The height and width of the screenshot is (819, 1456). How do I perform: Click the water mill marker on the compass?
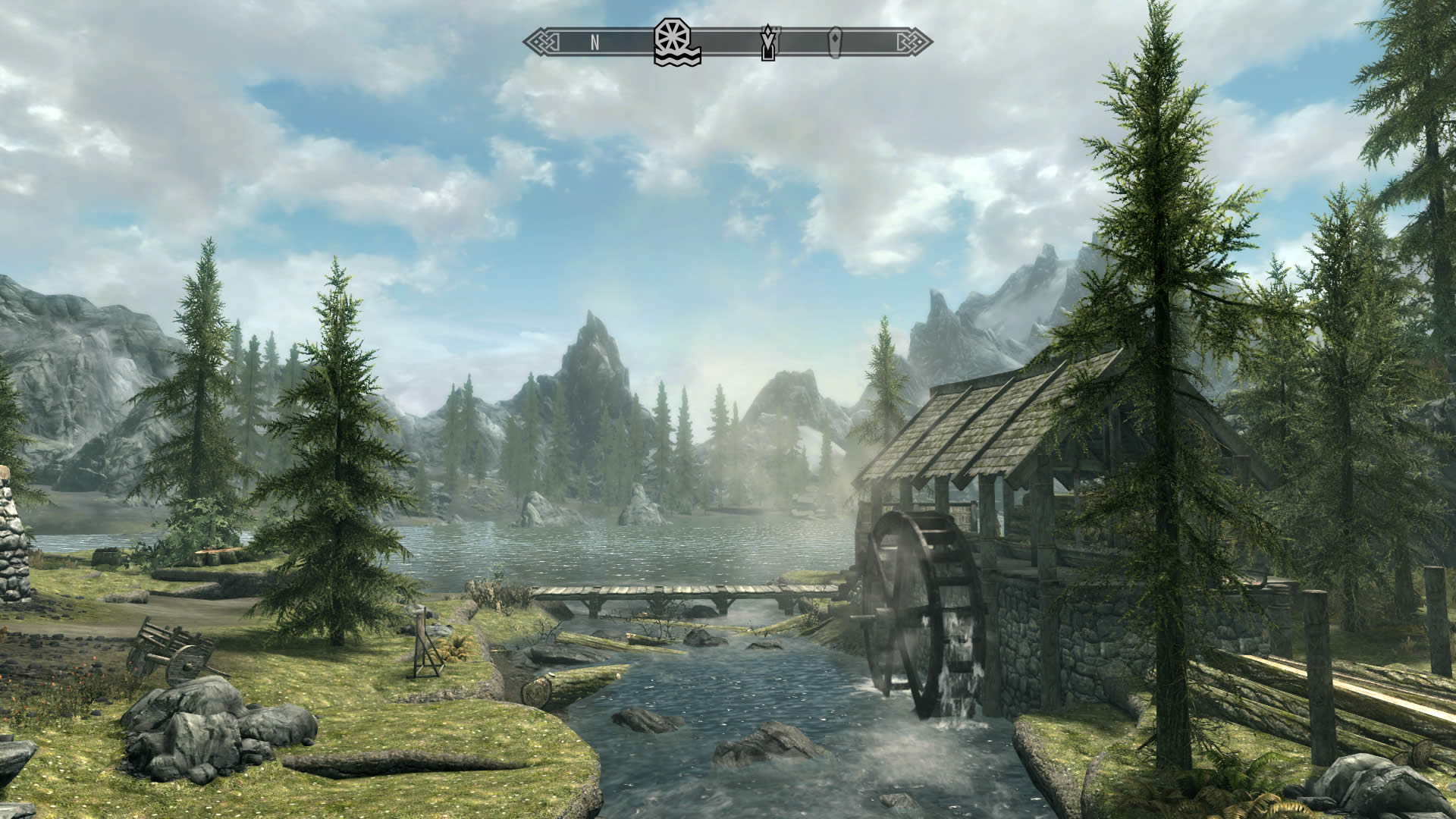pos(676,42)
